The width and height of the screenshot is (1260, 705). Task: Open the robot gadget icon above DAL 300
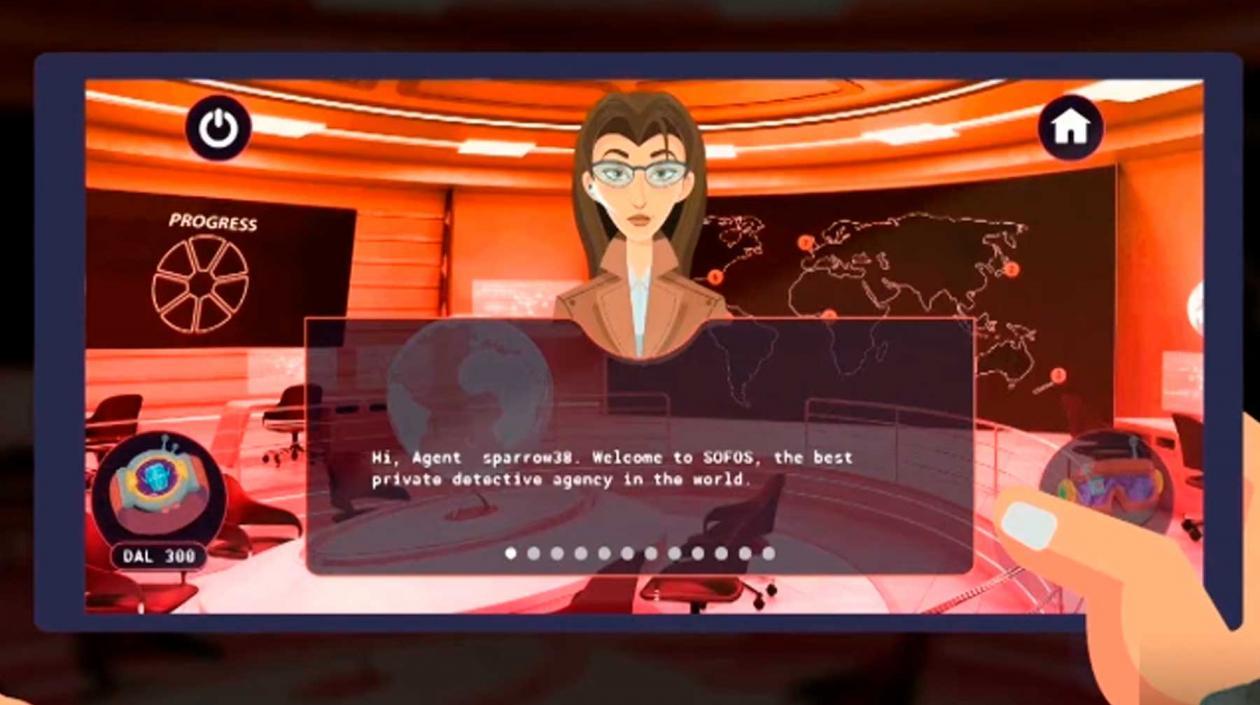158,487
